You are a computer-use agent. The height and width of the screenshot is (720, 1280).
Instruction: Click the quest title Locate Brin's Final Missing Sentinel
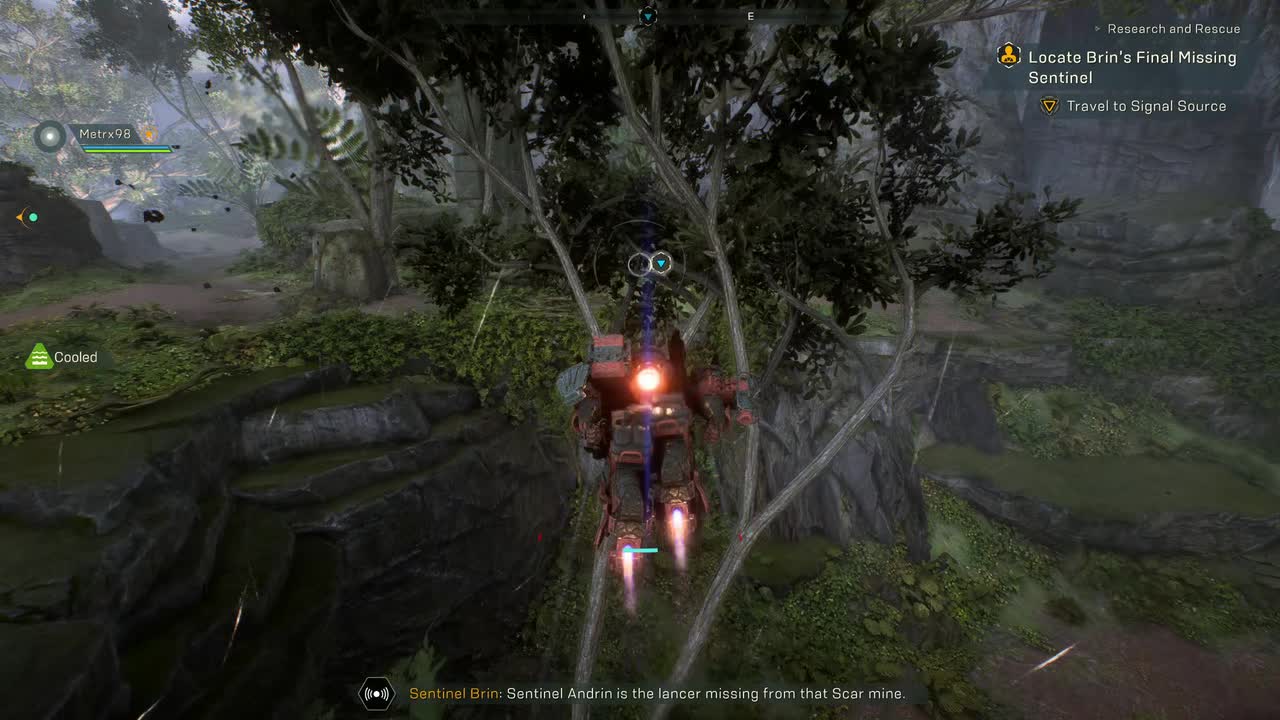point(1130,67)
